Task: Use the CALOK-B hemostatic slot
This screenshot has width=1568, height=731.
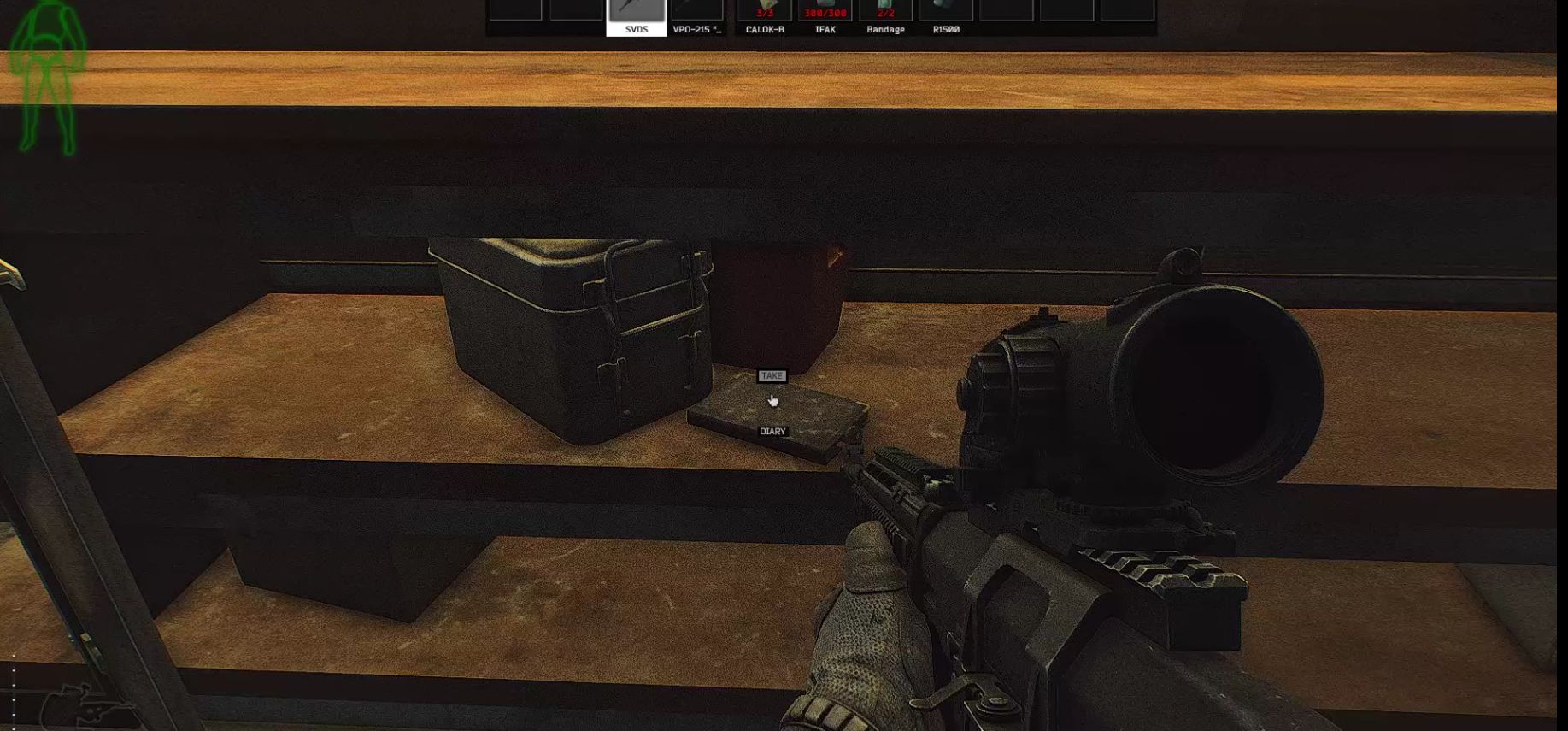Action: tap(765, 17)
